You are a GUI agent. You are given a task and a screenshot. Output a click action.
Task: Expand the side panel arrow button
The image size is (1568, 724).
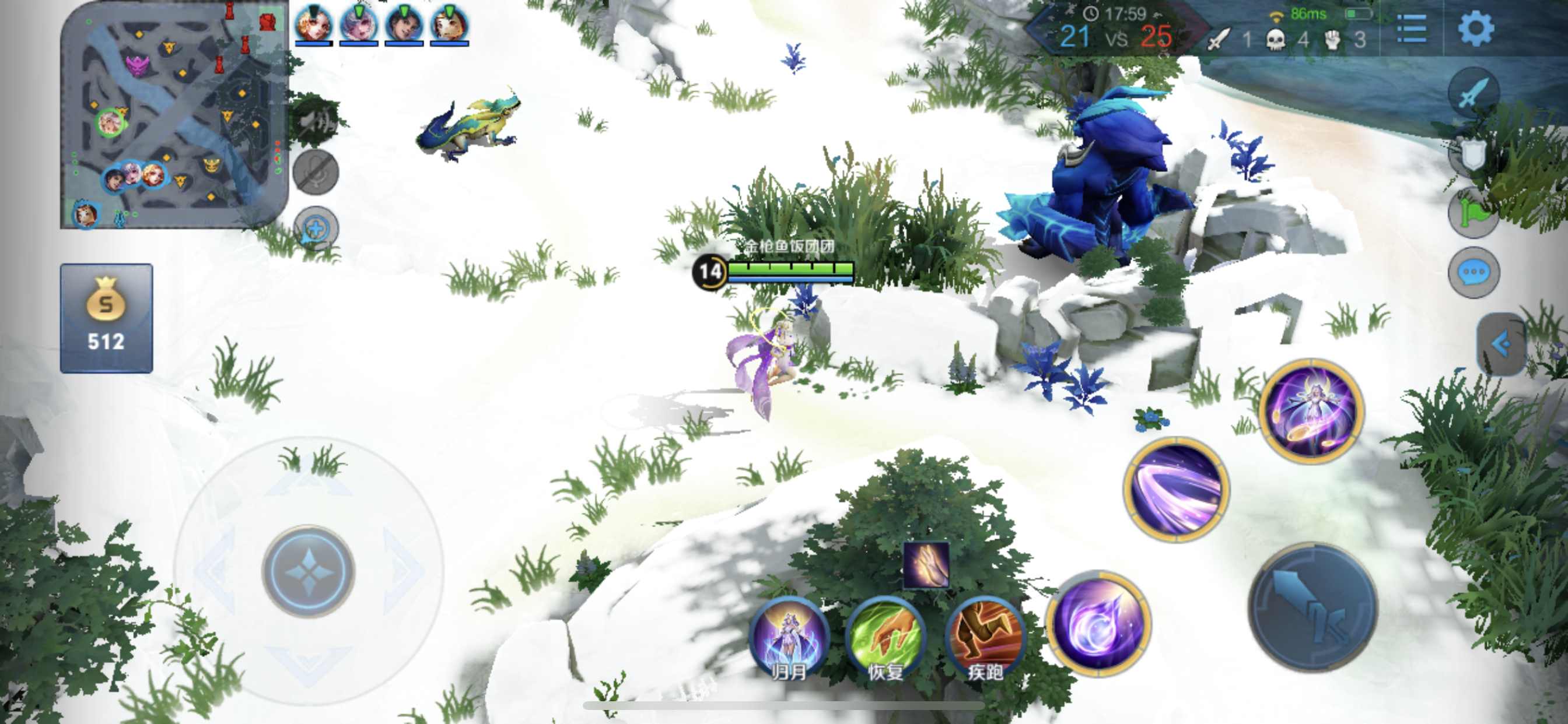pos(1501,344)
